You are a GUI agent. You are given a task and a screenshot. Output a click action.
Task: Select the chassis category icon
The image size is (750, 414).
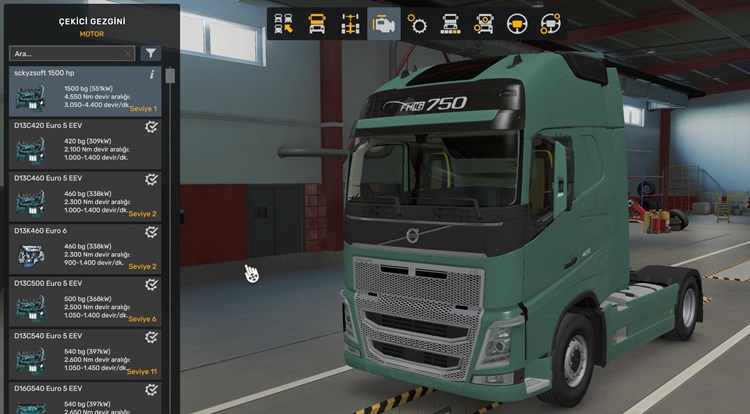pyautogui.click(x=350, y=23)
